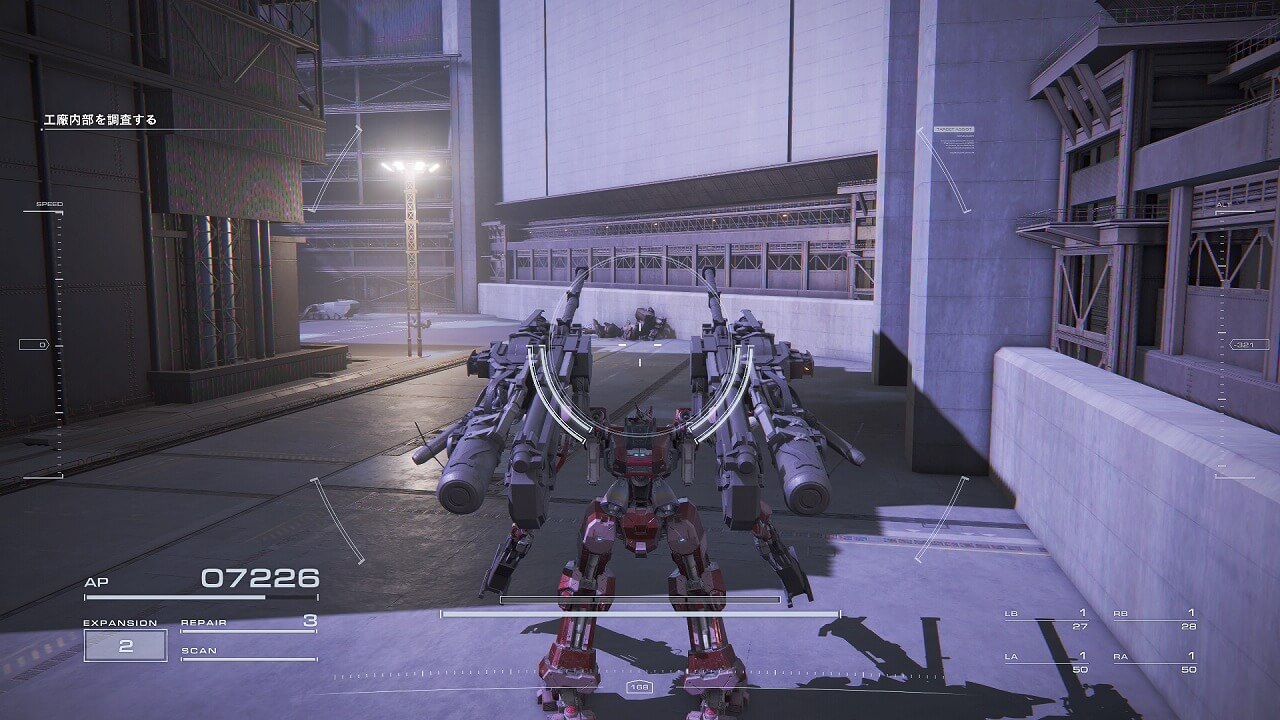Select the RB shoulder weapon slot

click(1154, 619)
